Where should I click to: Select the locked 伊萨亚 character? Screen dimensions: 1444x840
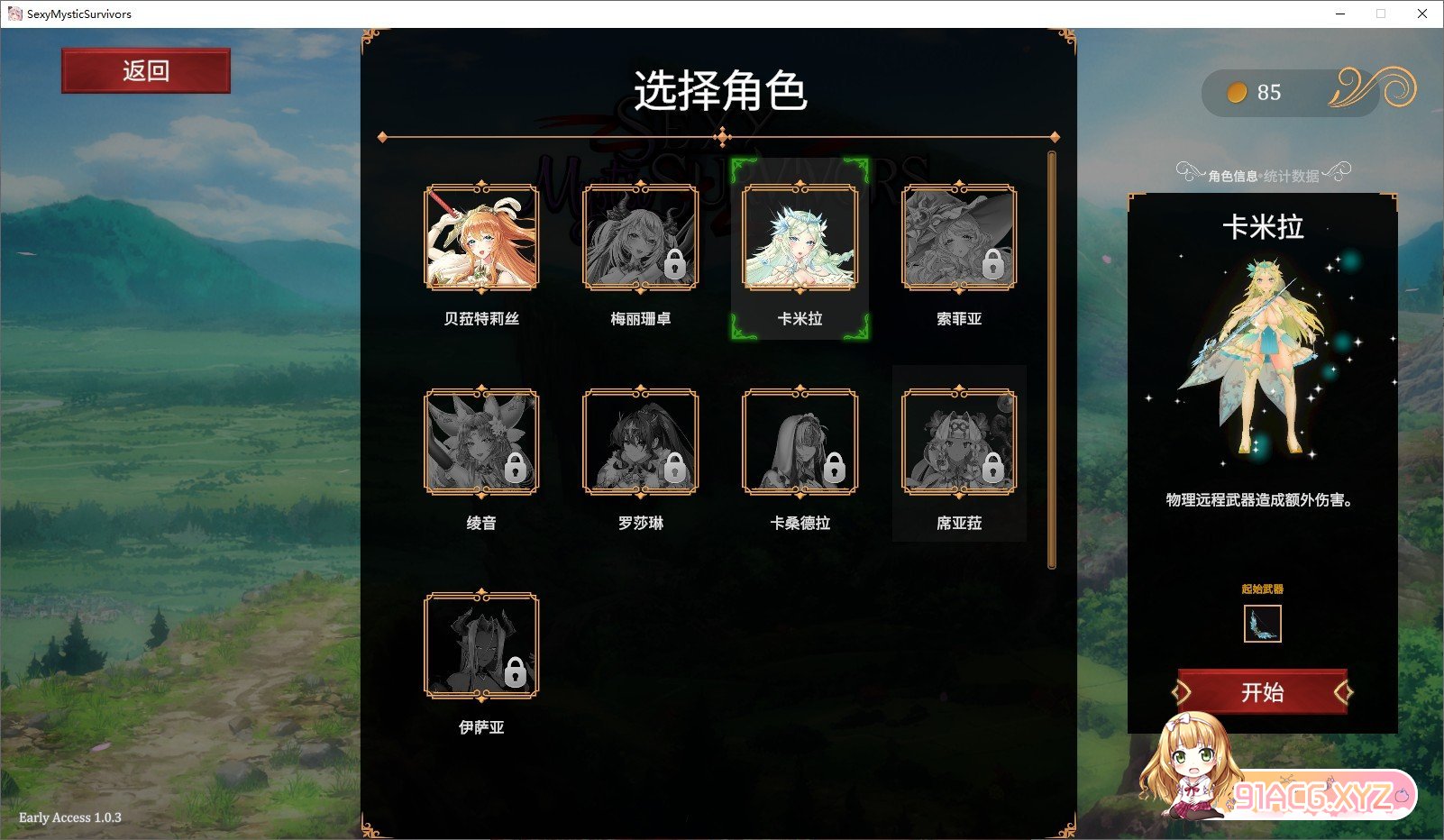(x=482, y=644)
